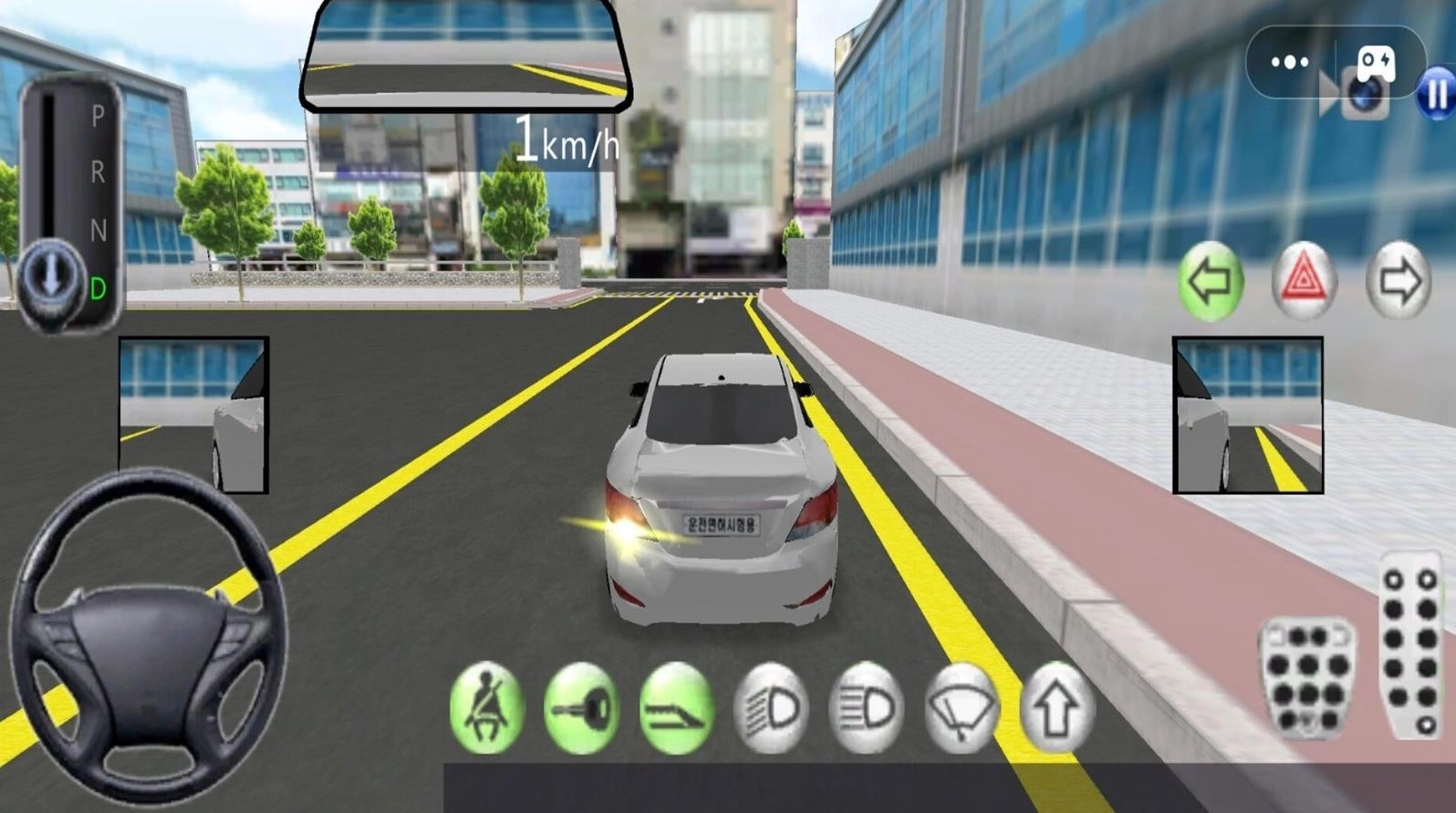Switch on the low beam headlights

[771, 709]
